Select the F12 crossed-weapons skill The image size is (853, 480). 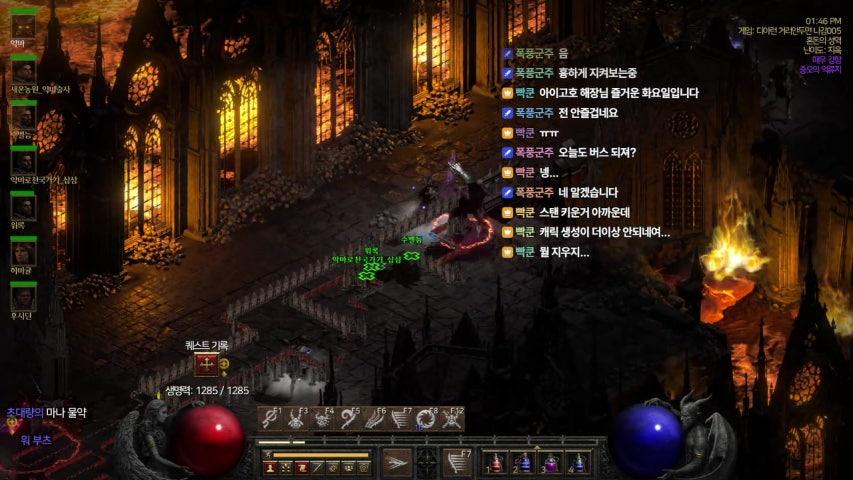click(x=453, y=419)
